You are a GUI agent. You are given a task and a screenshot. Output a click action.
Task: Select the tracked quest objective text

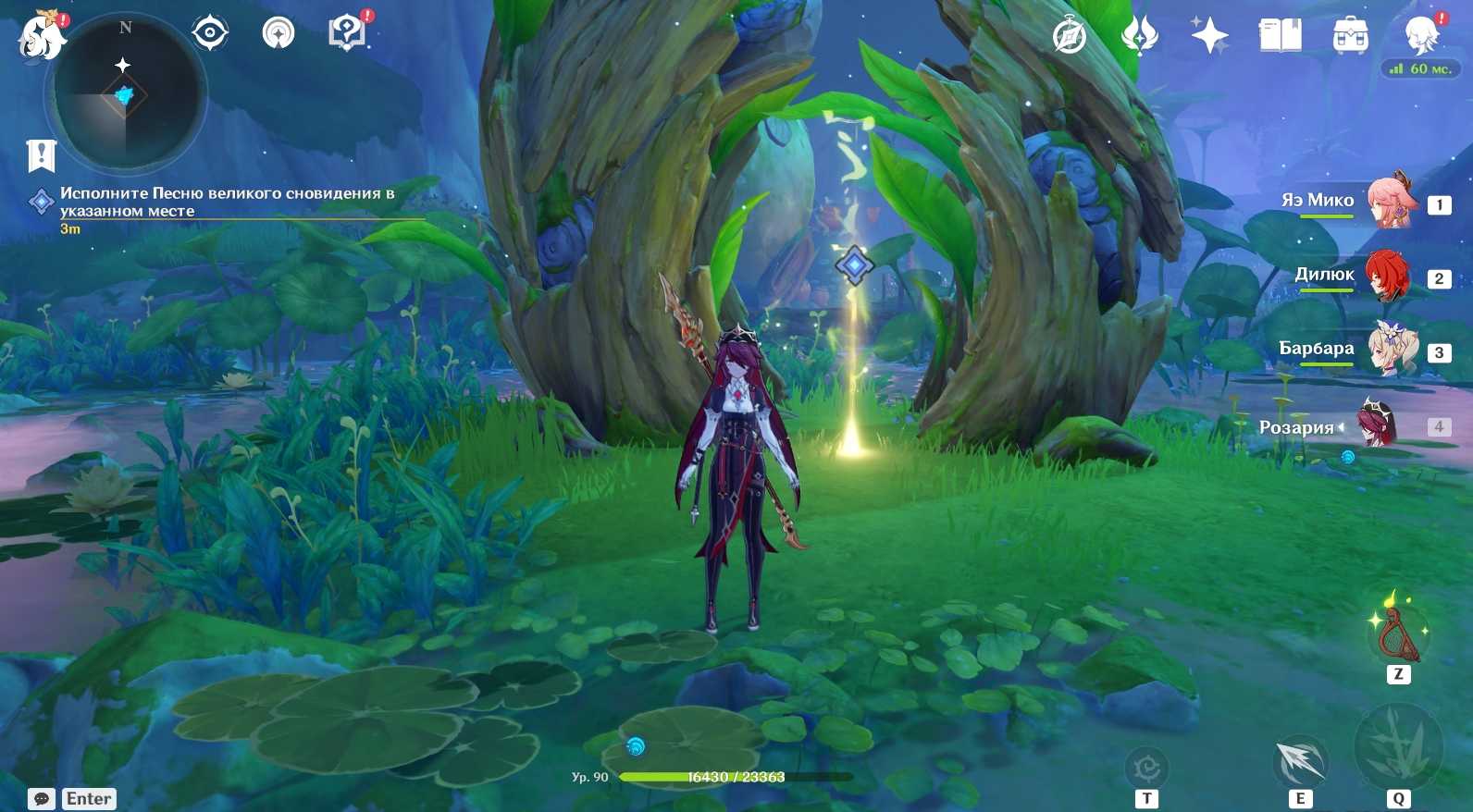(x=227, y=202)
